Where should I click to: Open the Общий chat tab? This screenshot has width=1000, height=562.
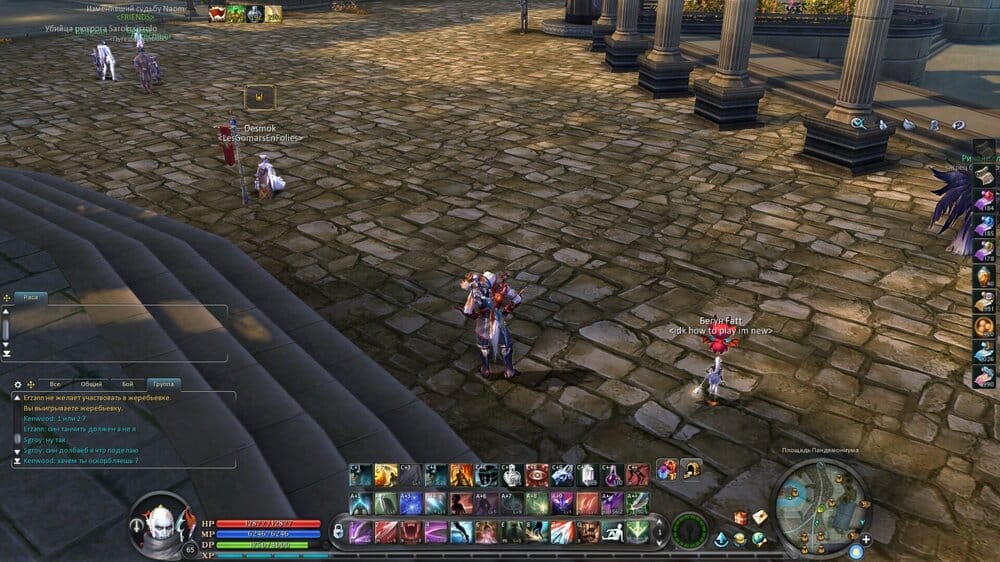[x=91, y=384]
